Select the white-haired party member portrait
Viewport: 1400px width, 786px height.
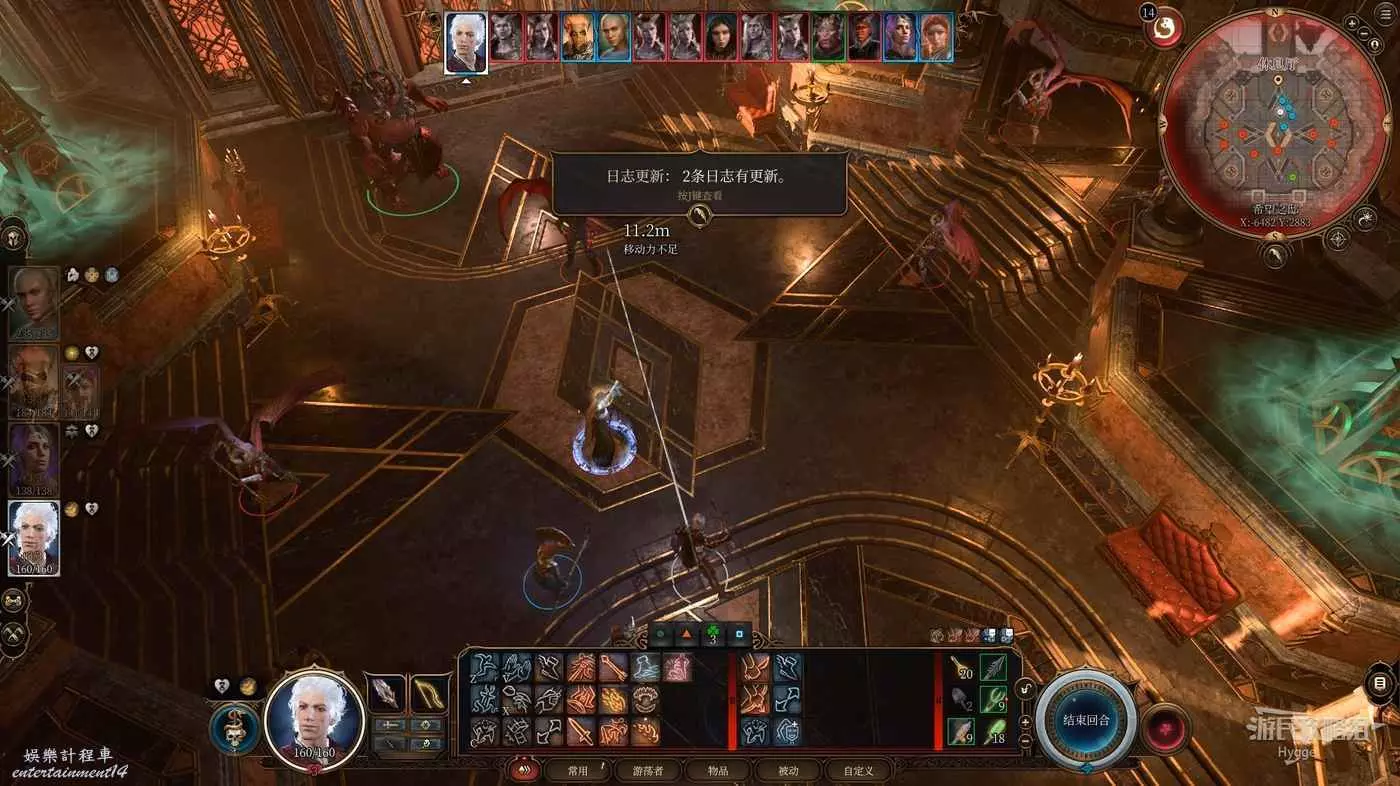[34, 537]
